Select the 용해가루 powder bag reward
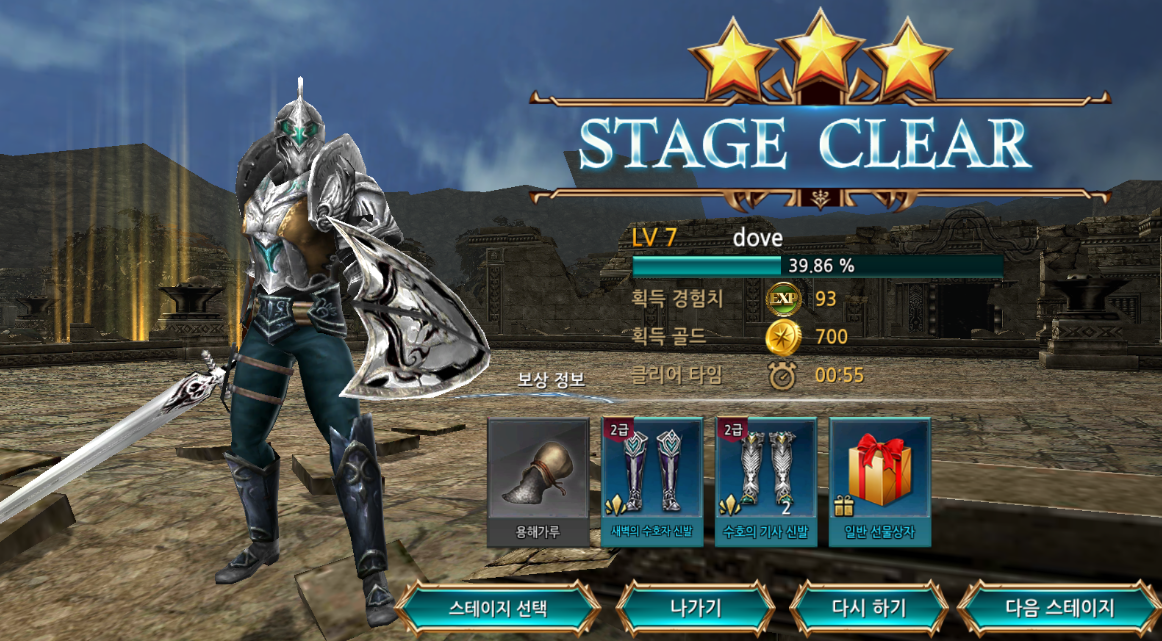Viewport: 1162px width, 641px height. click(x=538, y=481)
